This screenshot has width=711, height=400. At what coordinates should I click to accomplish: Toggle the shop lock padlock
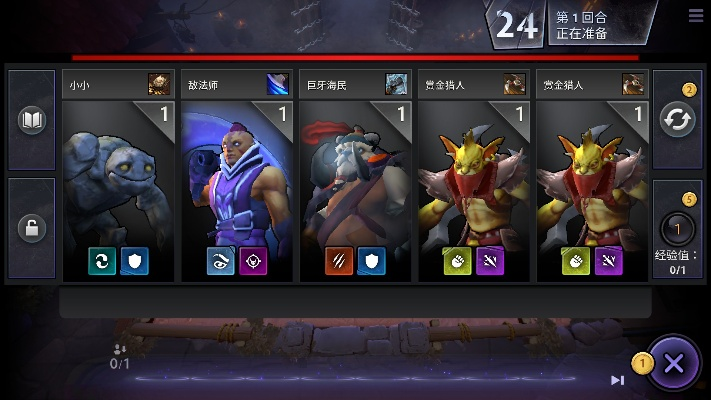click(x=32, y=228)
